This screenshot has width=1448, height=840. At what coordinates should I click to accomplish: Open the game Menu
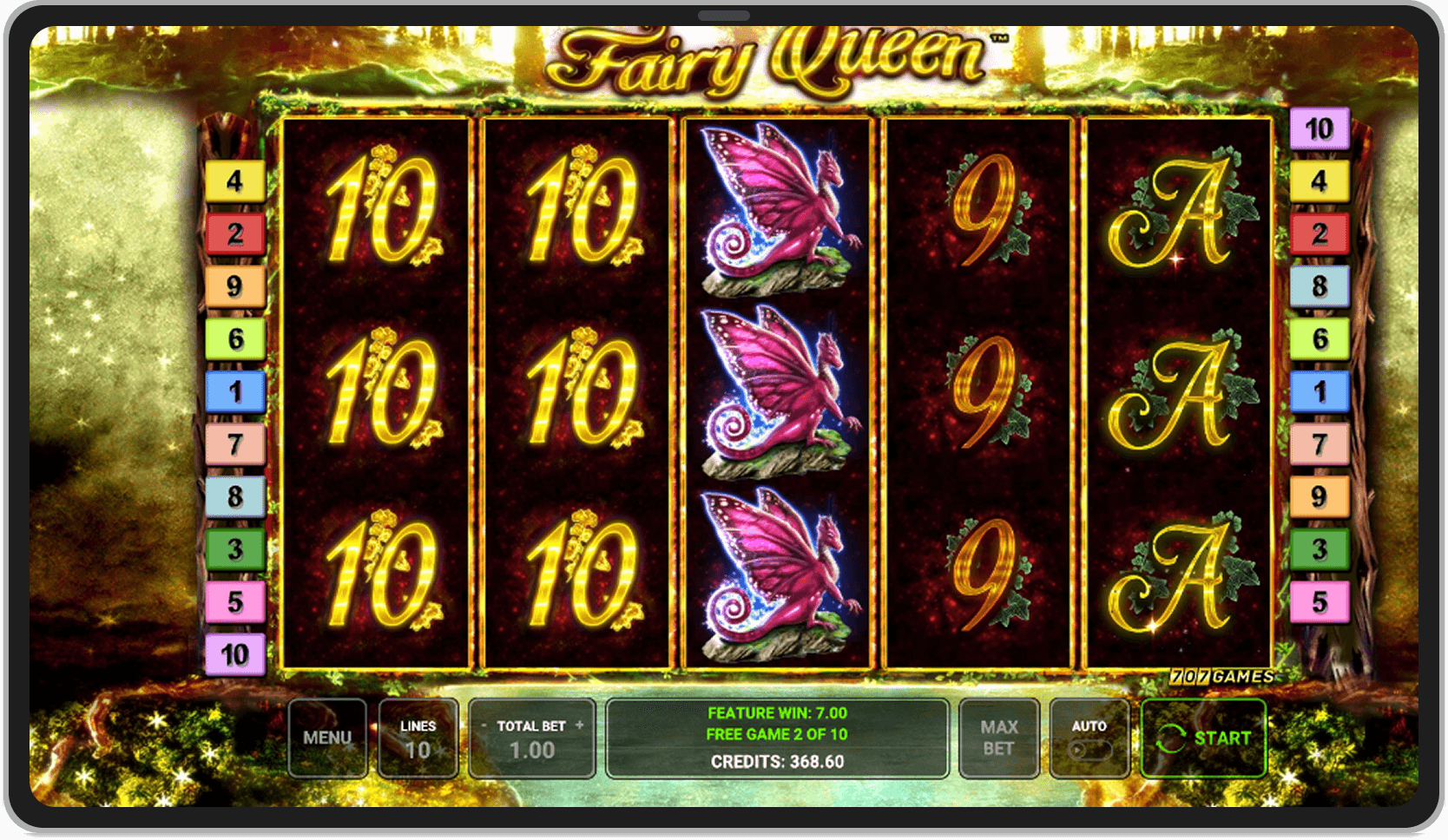pyautogui.click(x=328, y=737)
